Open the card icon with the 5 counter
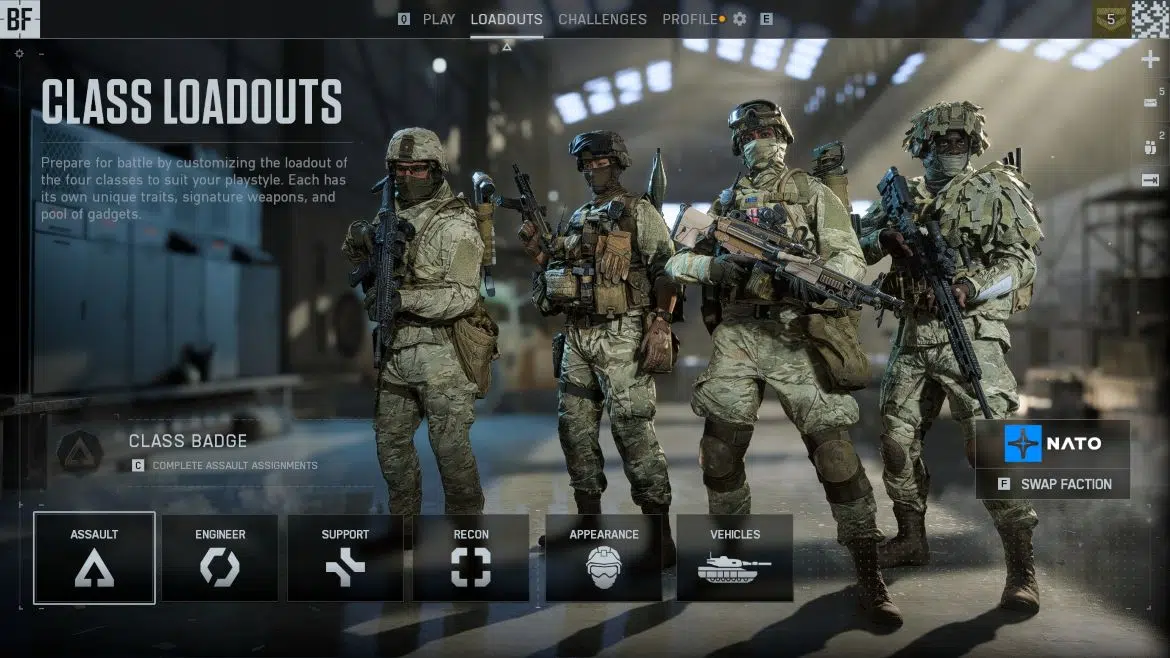Image resolution: width=1170 pixels, height=658 pixels. [x=1150, y=102]
